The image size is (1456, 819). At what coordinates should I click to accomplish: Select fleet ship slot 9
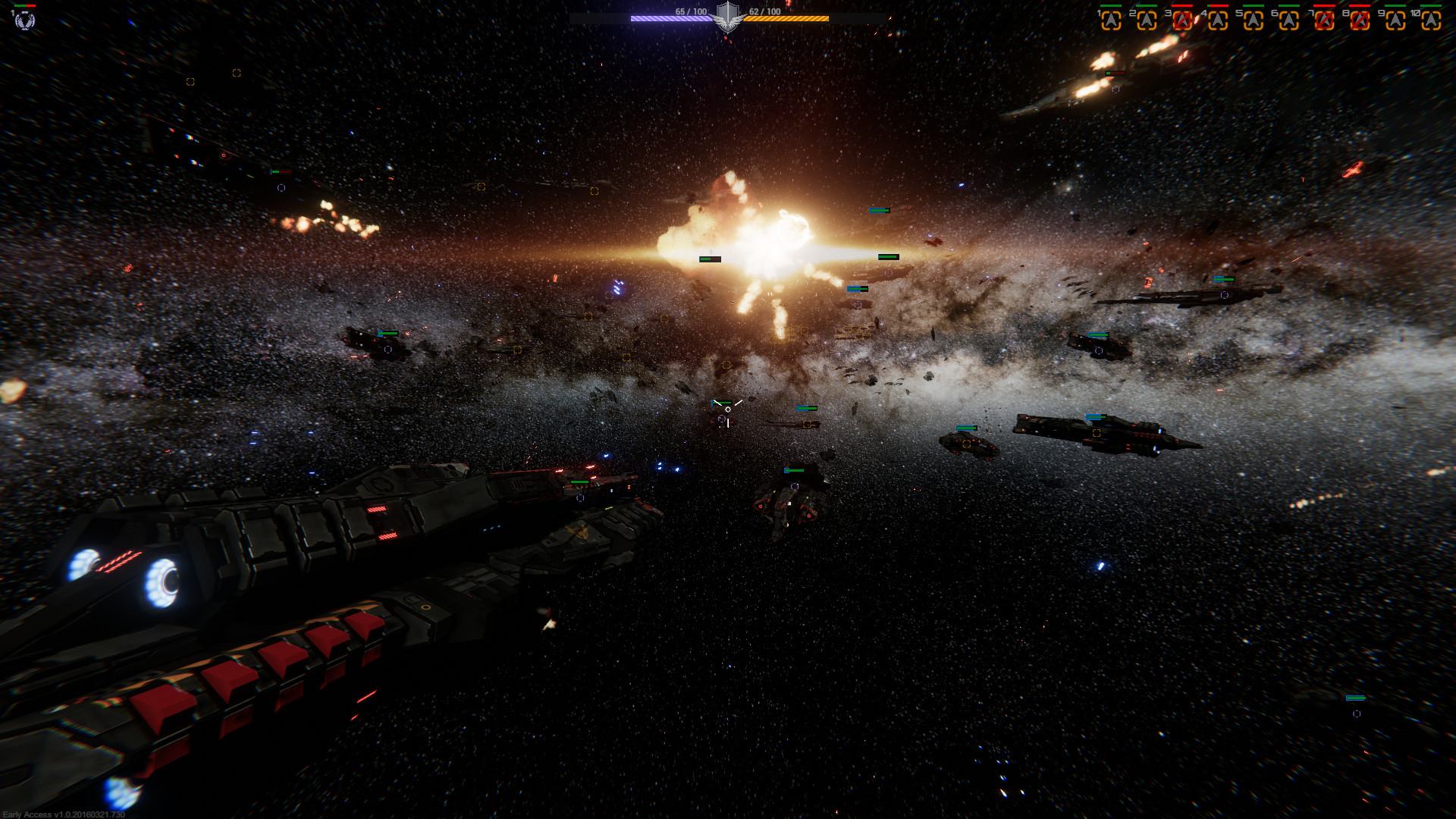point(1395,21)
